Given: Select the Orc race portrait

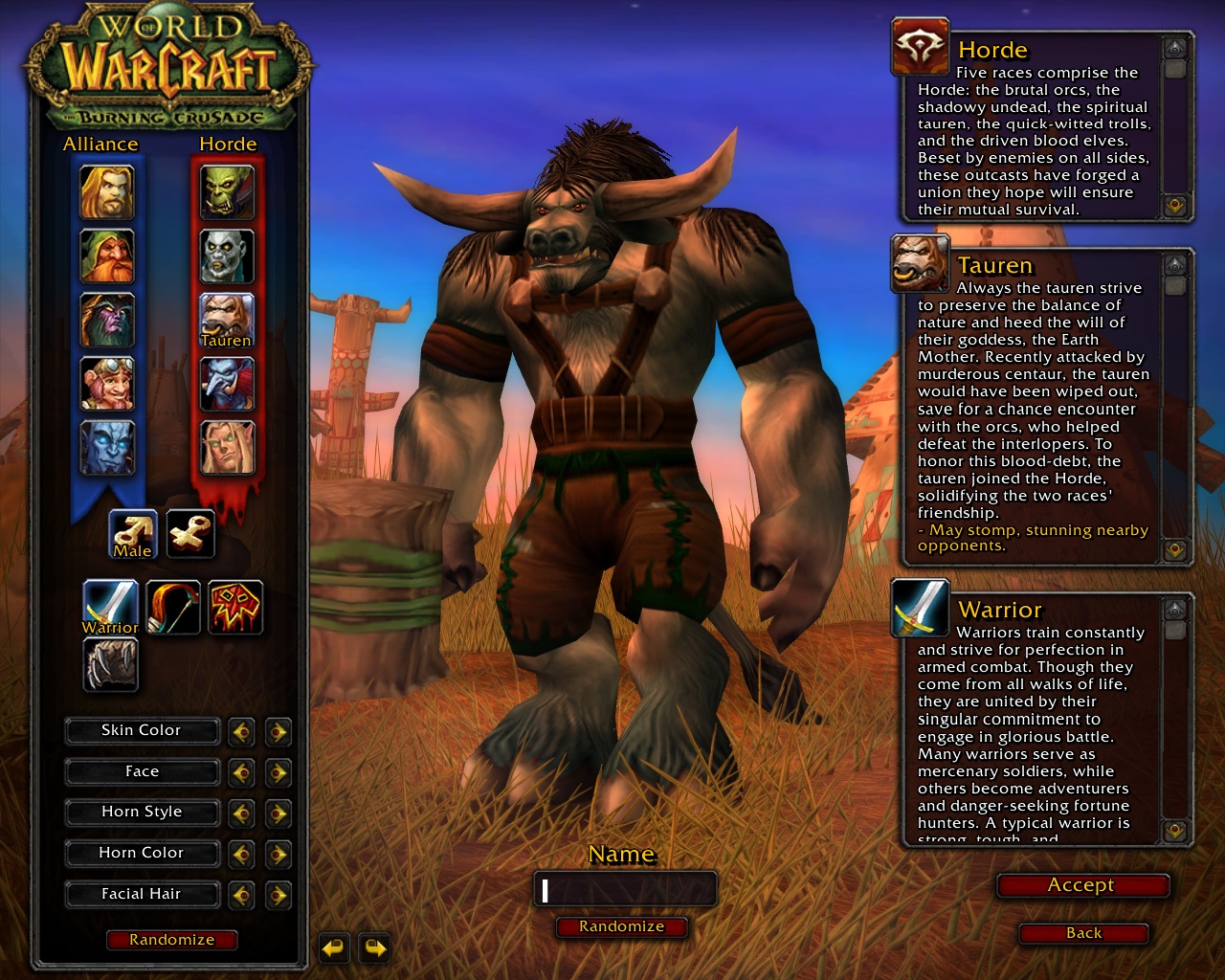Looking at the screenshot, I should coord(227,192).
